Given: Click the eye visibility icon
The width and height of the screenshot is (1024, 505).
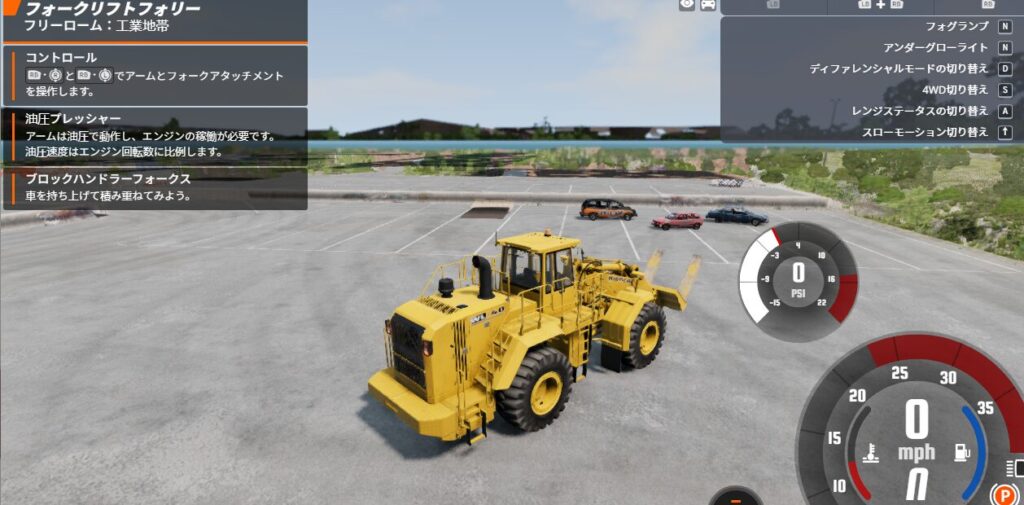Looking at the screenshot, I should [687, 5].
